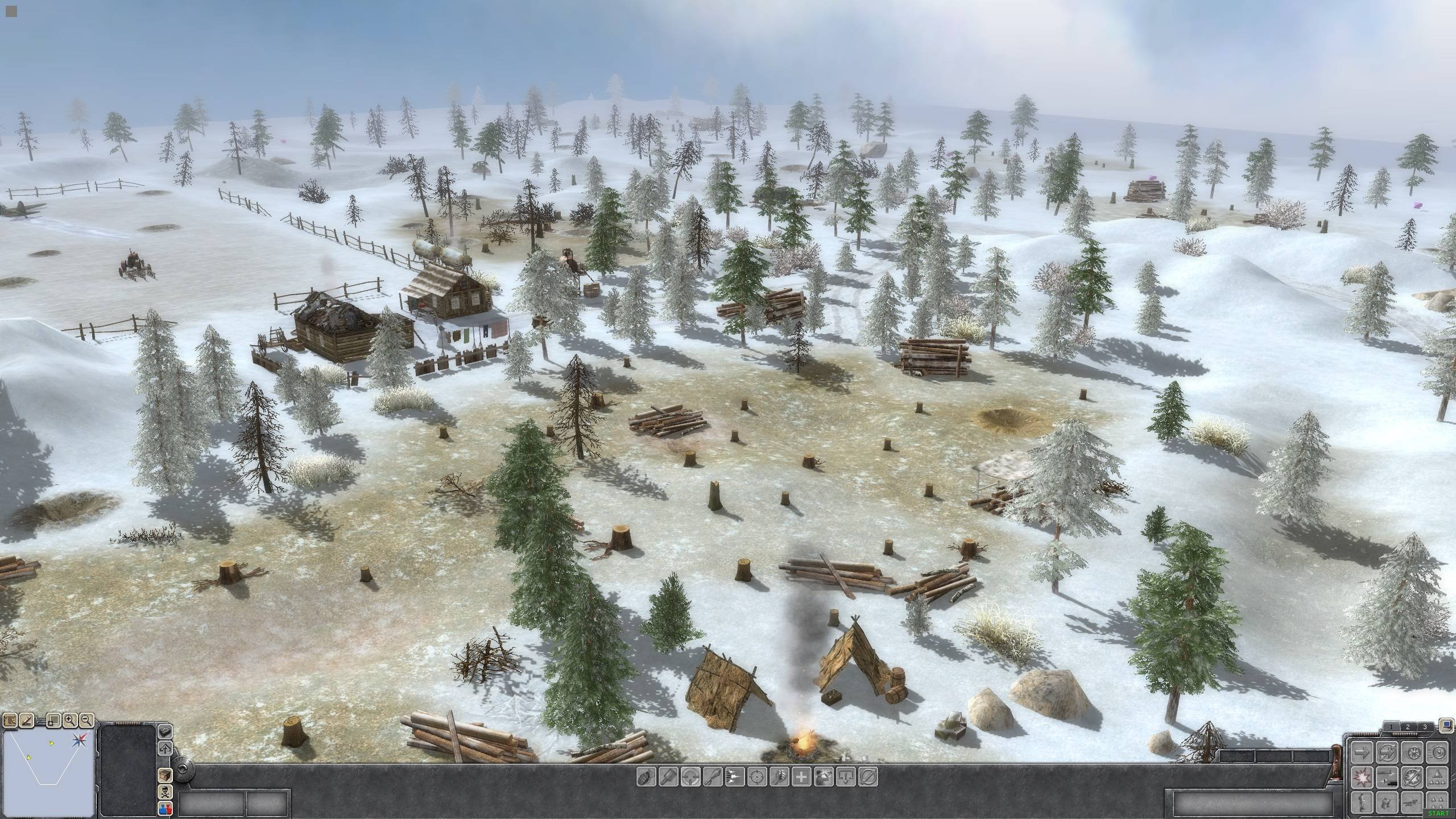Toggle the minimap size button
The image size is (1456, 819).
pos(53,721)
